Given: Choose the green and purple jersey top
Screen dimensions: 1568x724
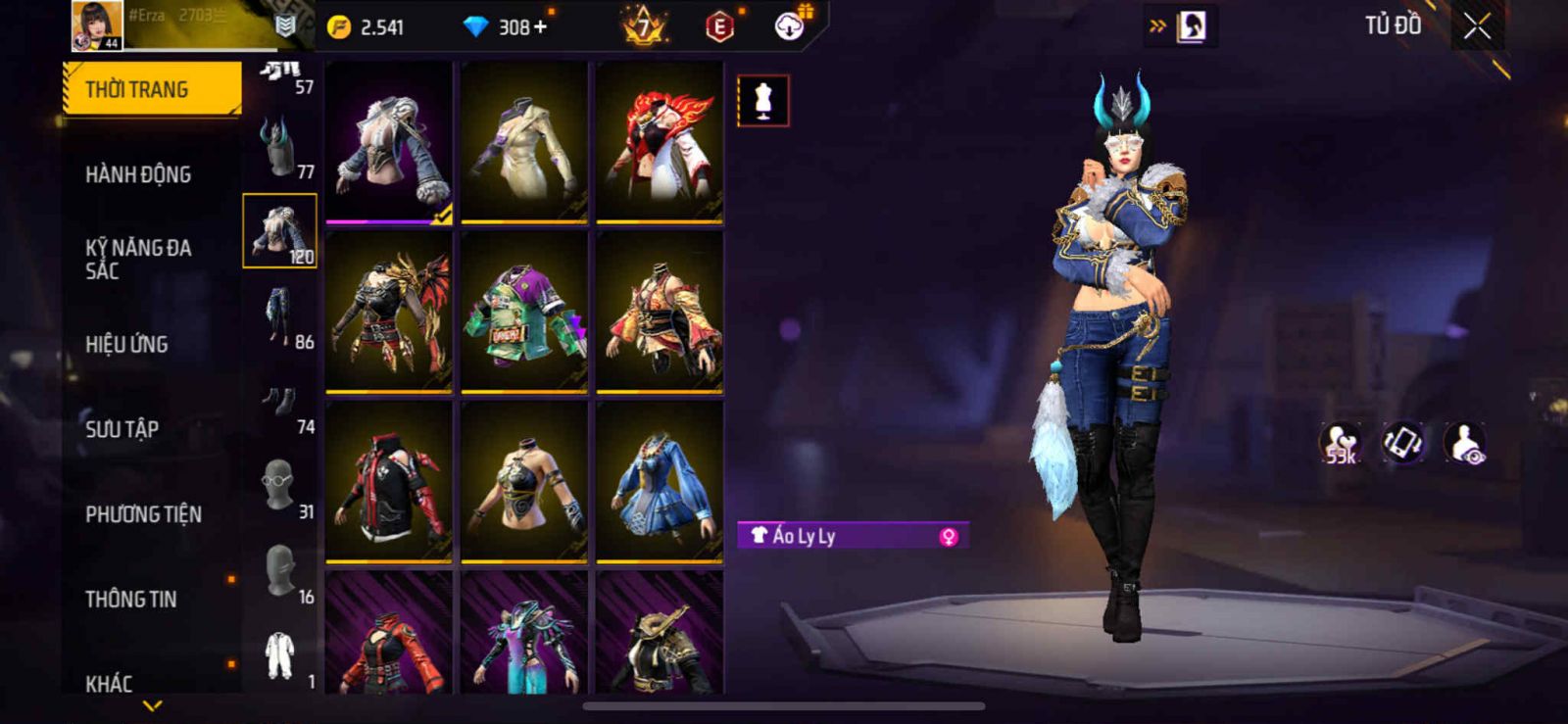Looking at the screenshot, I should tap(524, 312).
